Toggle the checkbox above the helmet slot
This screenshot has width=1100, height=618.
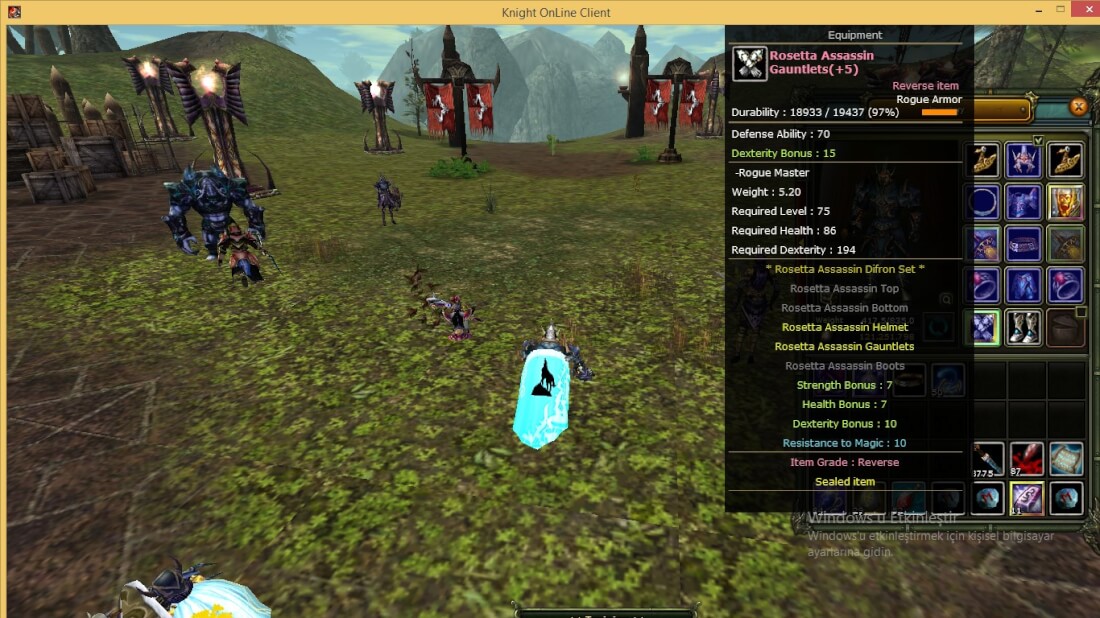click(1038, 140)
